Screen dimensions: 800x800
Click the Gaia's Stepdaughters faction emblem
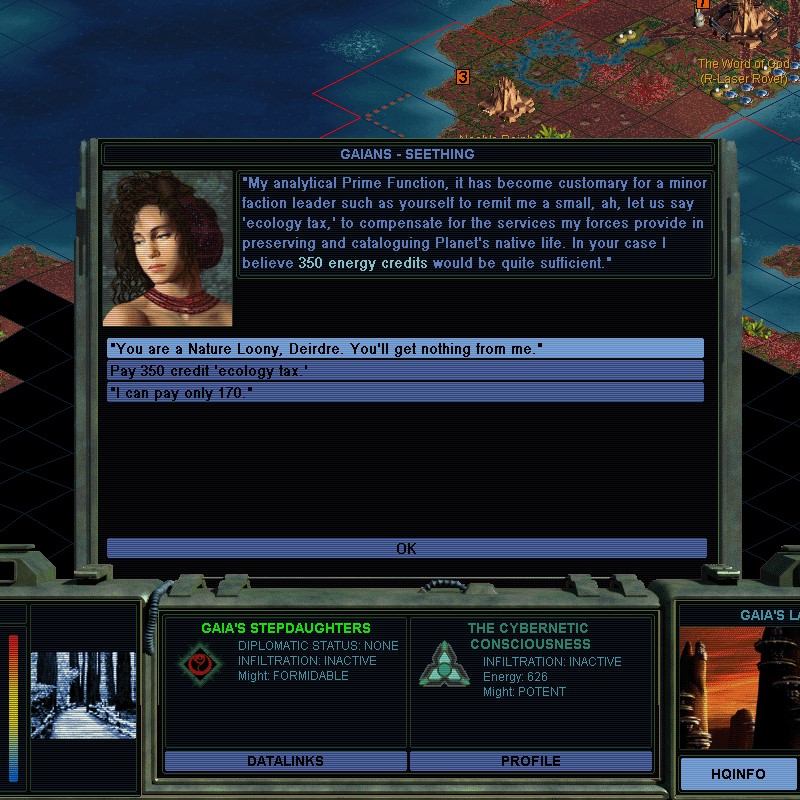[x=201, y=663]
